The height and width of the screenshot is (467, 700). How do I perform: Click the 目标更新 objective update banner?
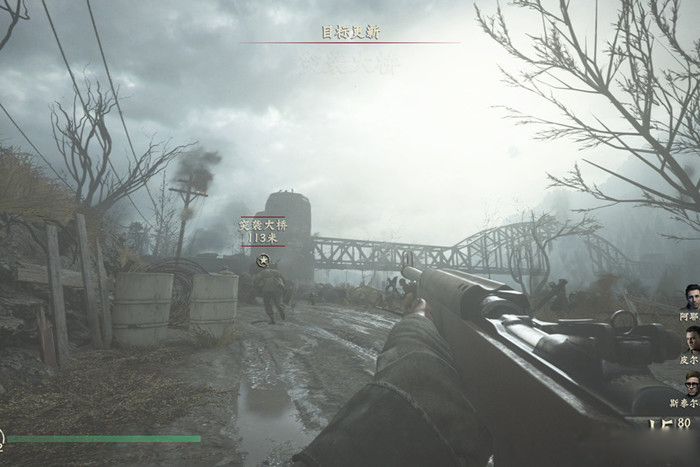pos(350,32)
